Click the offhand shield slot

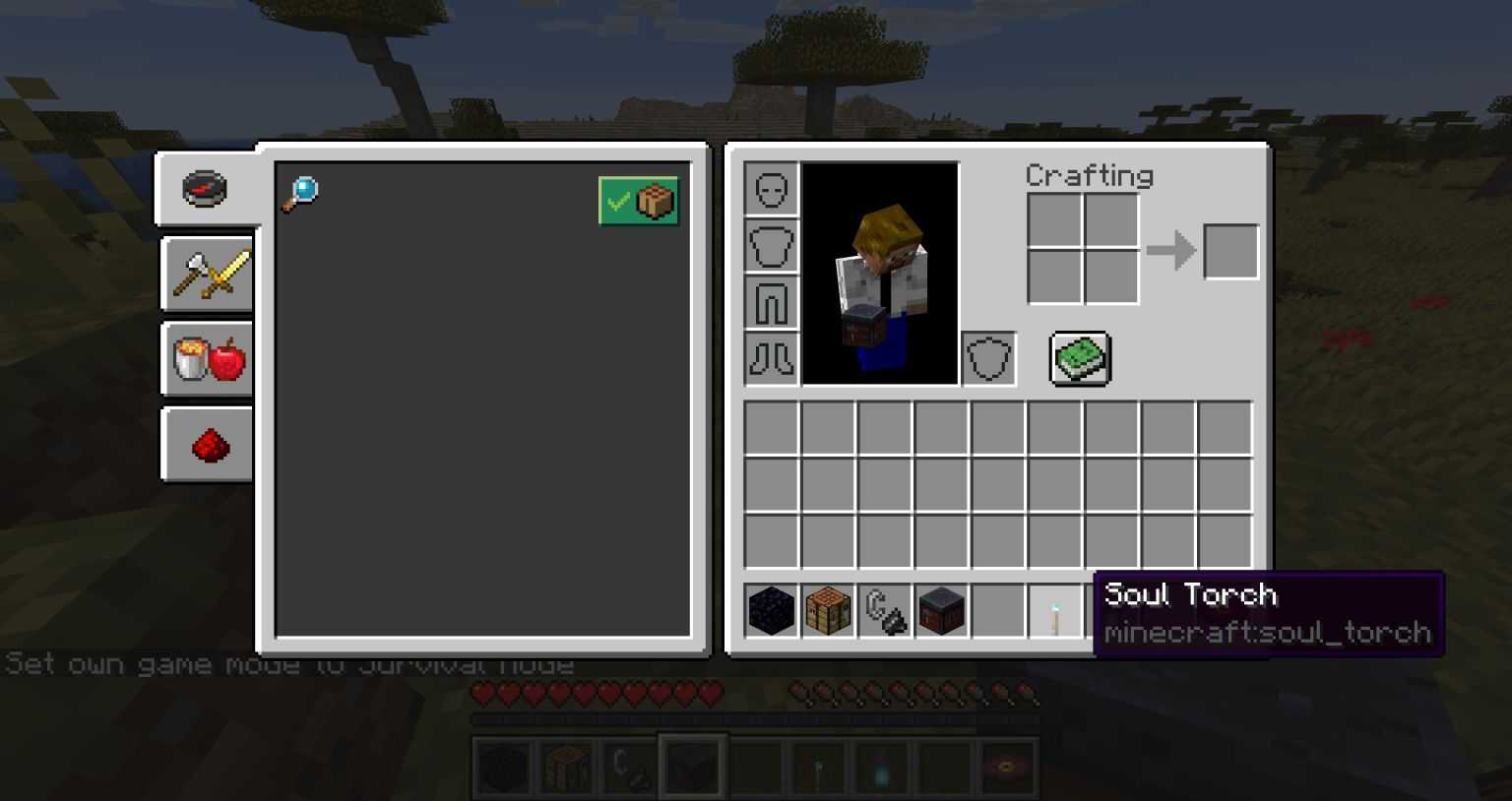click(988, 358)
